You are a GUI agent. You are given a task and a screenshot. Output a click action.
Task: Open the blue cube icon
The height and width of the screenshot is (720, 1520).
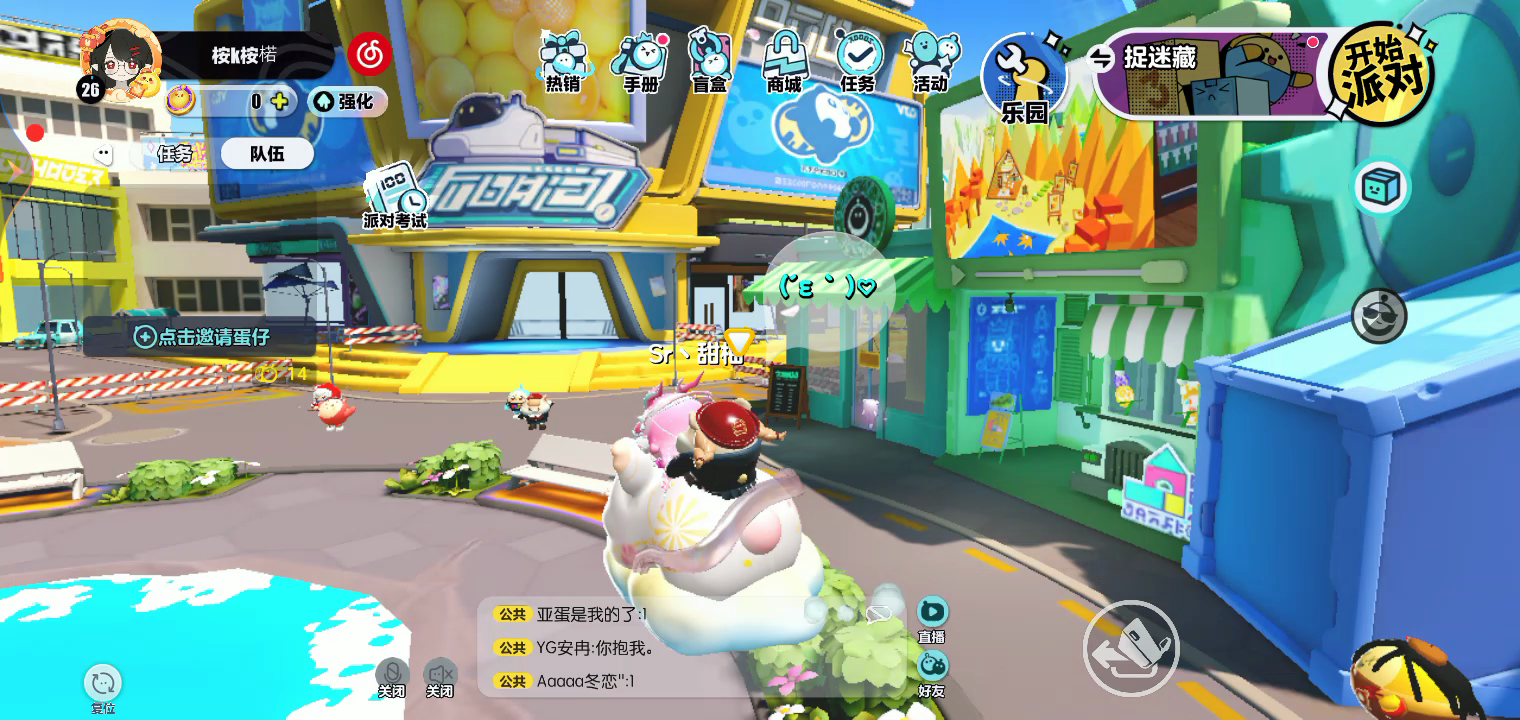pyautogui.click(x=1381, y=187)
